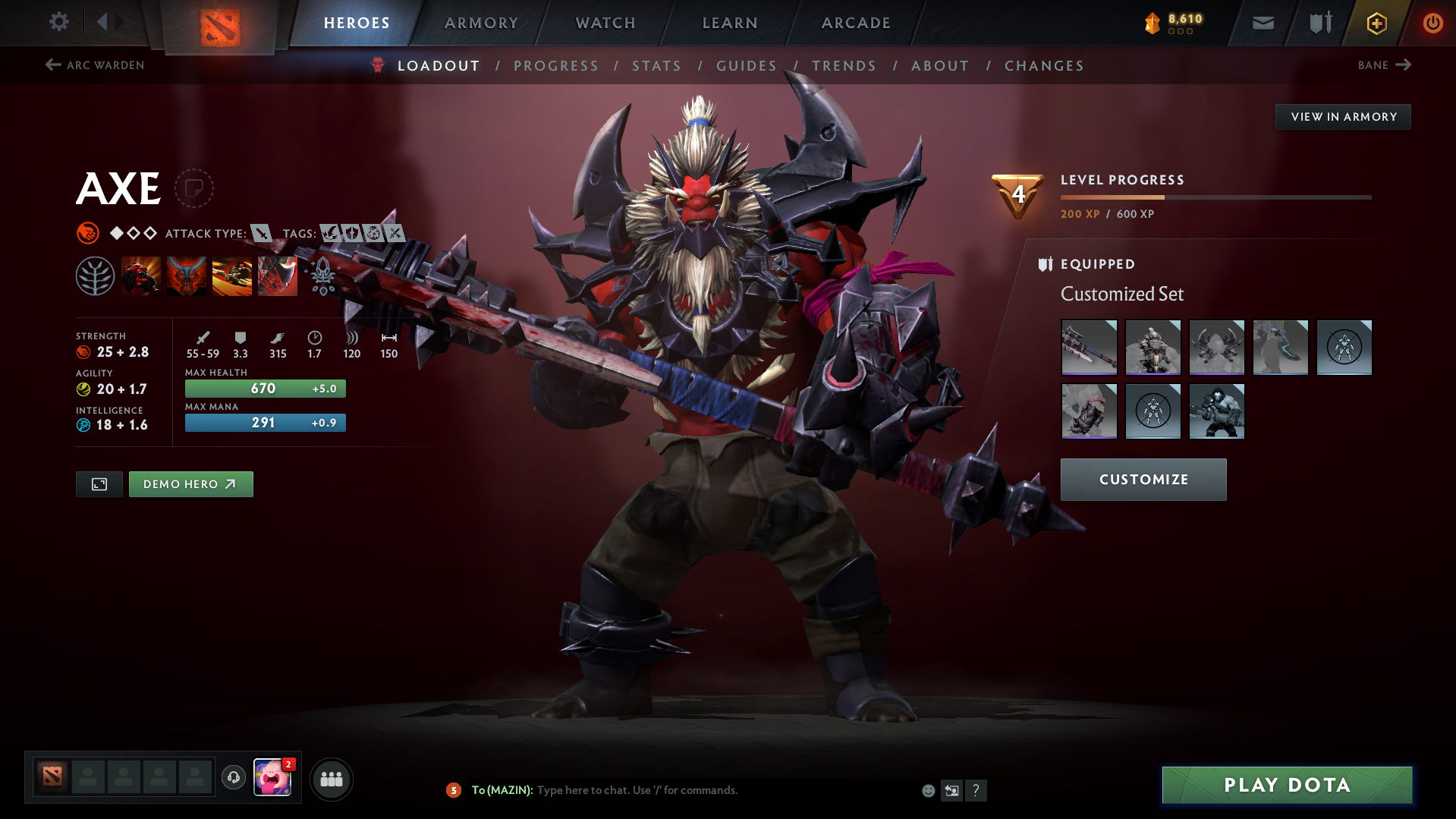The height and width of the screenshot is (819, 1456).
Task: Click the CUSTOMIZE button
Action: (x=1143, y=479)
